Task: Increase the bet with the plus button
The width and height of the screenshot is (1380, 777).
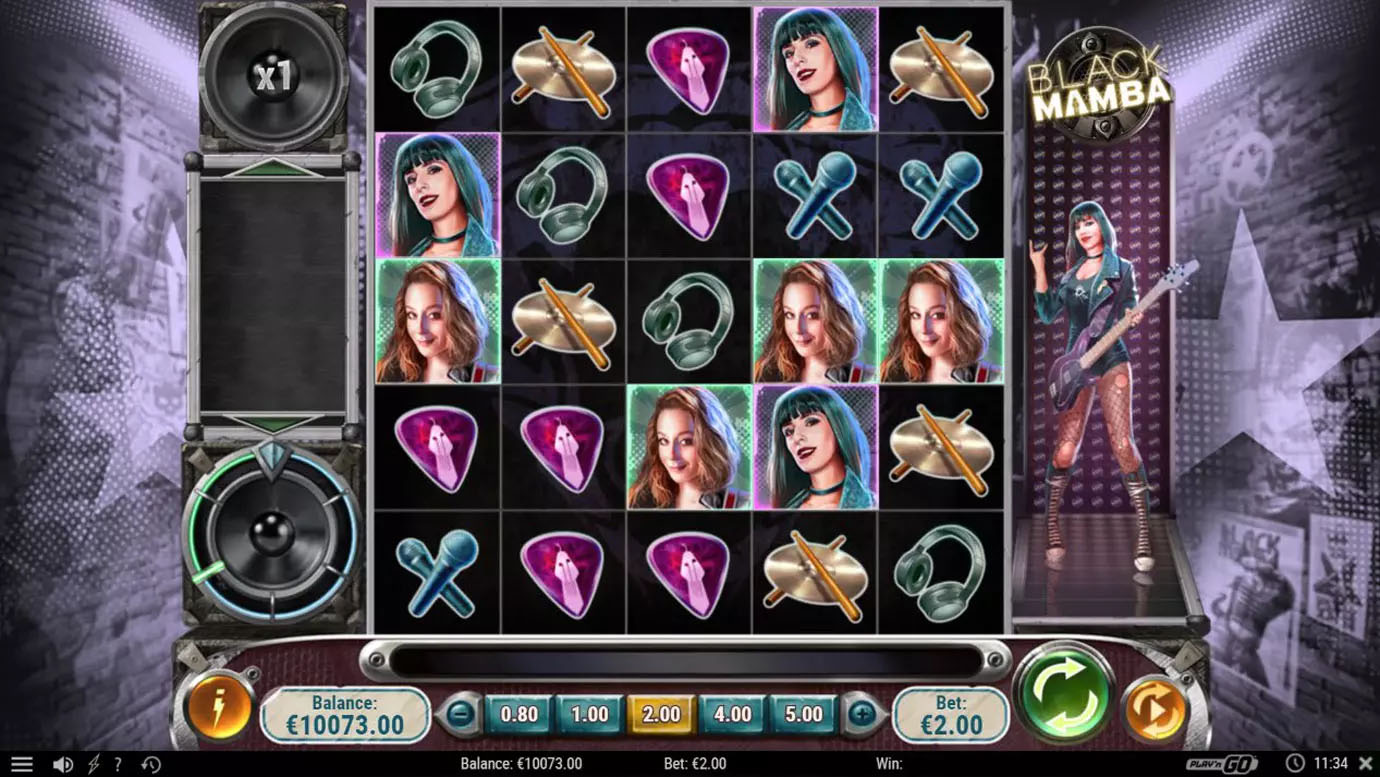Action: (x=862, y=714)
